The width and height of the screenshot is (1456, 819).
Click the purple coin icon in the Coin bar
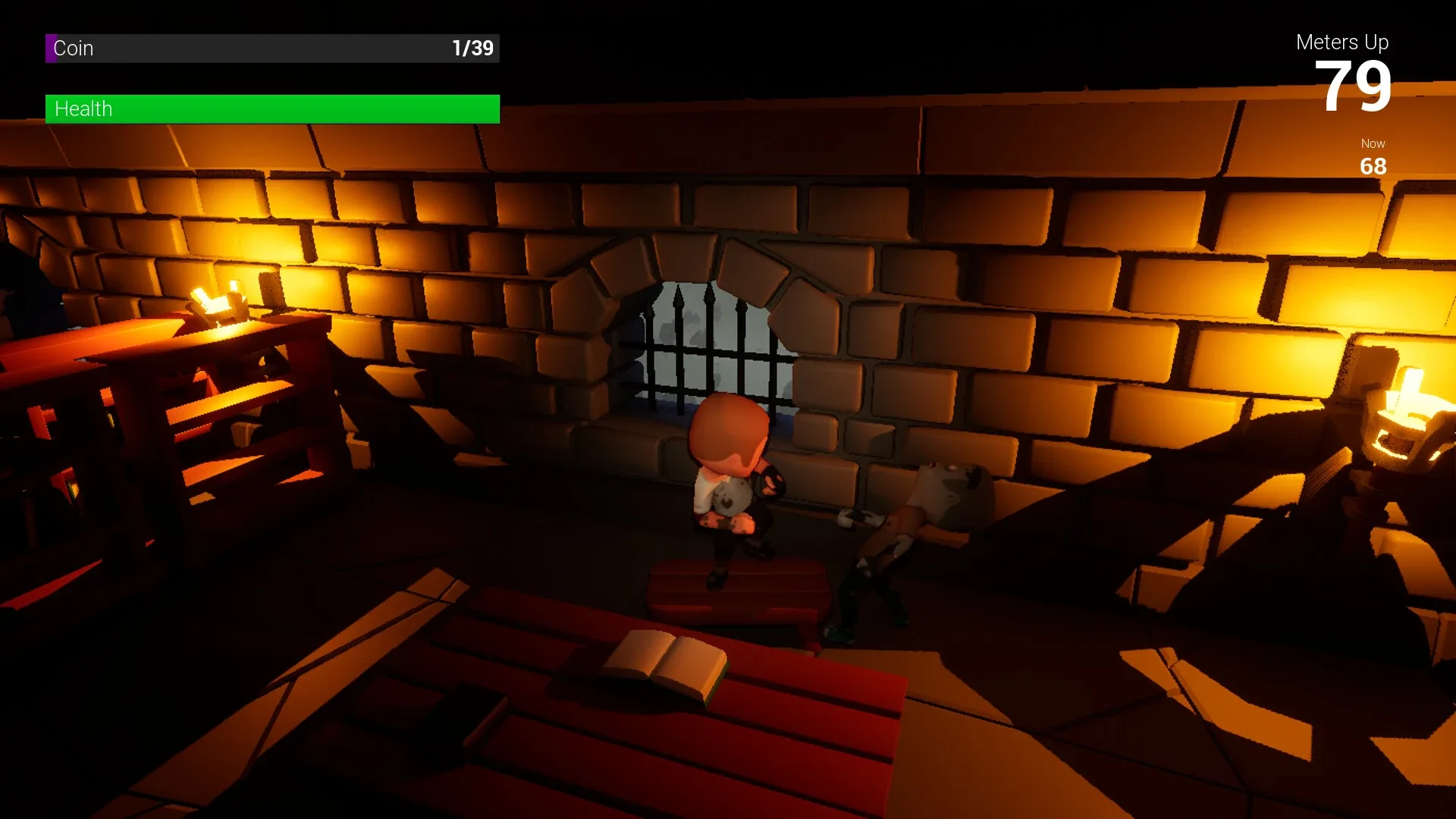click(x=51, y=49)
